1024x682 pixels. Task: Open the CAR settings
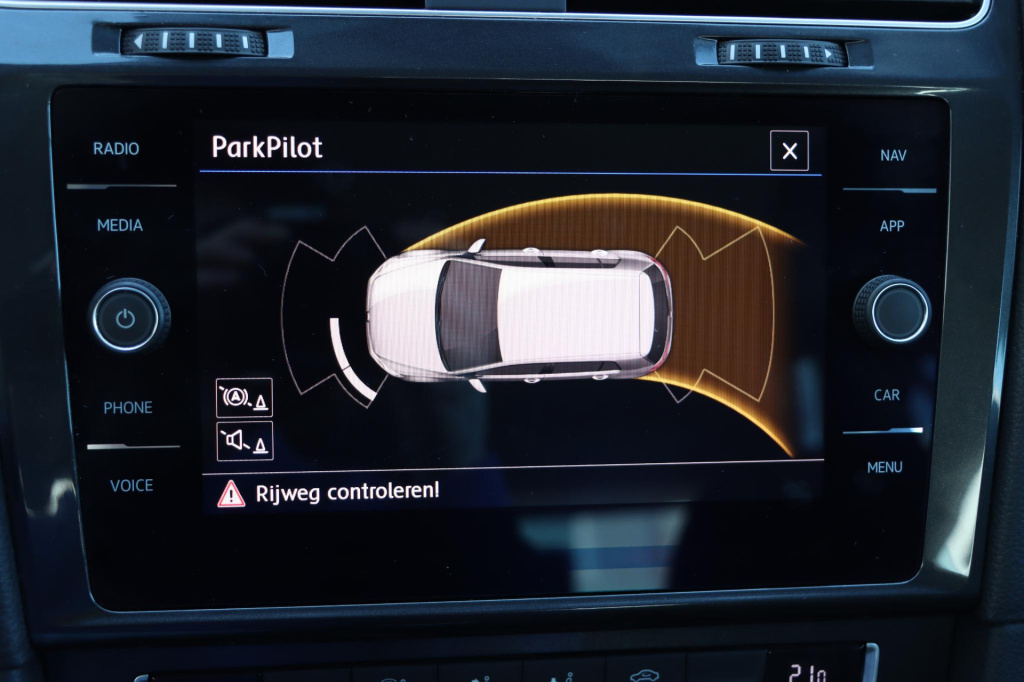[x=887, y=395]
